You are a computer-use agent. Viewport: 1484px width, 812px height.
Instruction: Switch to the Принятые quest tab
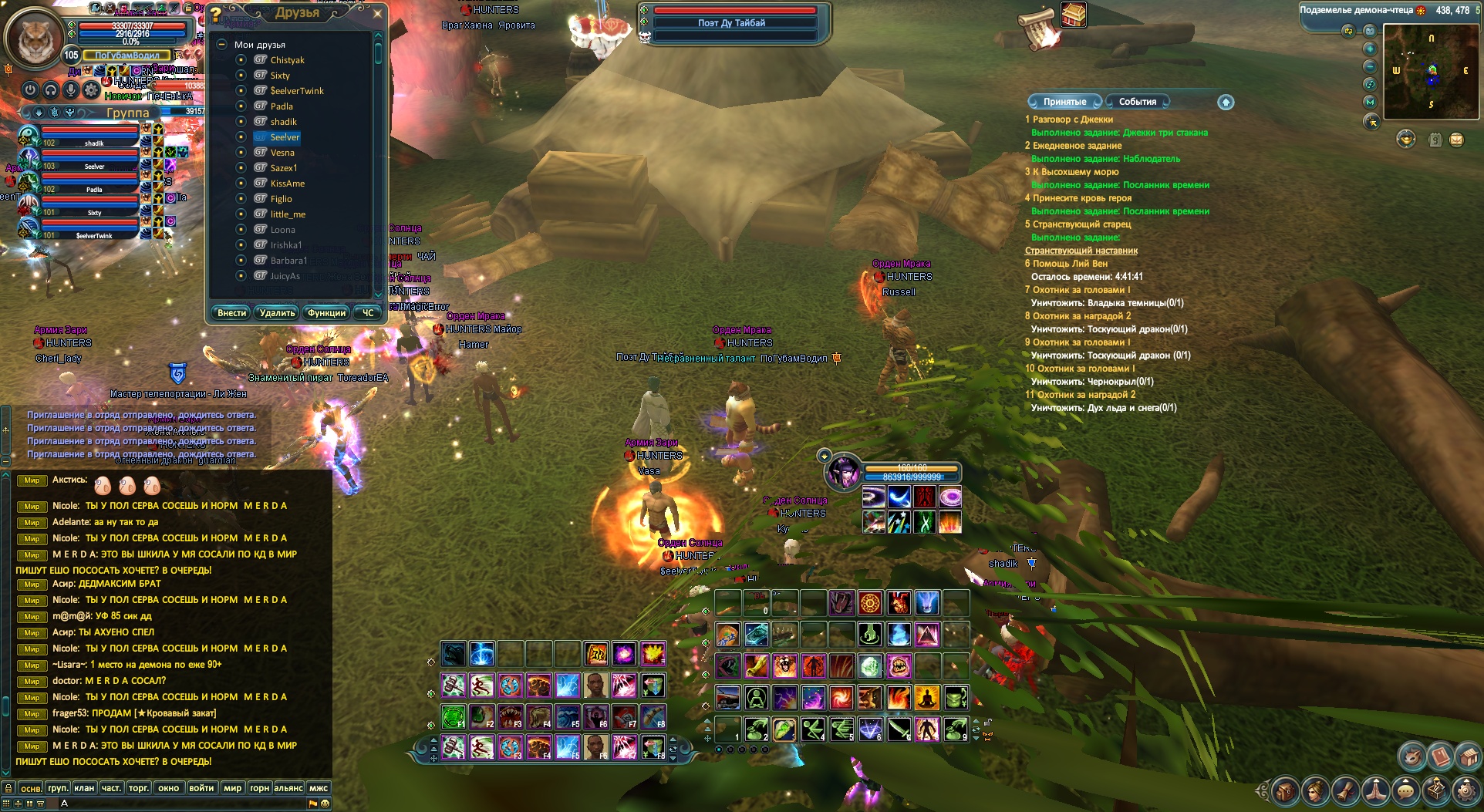tap(1064, 102)
